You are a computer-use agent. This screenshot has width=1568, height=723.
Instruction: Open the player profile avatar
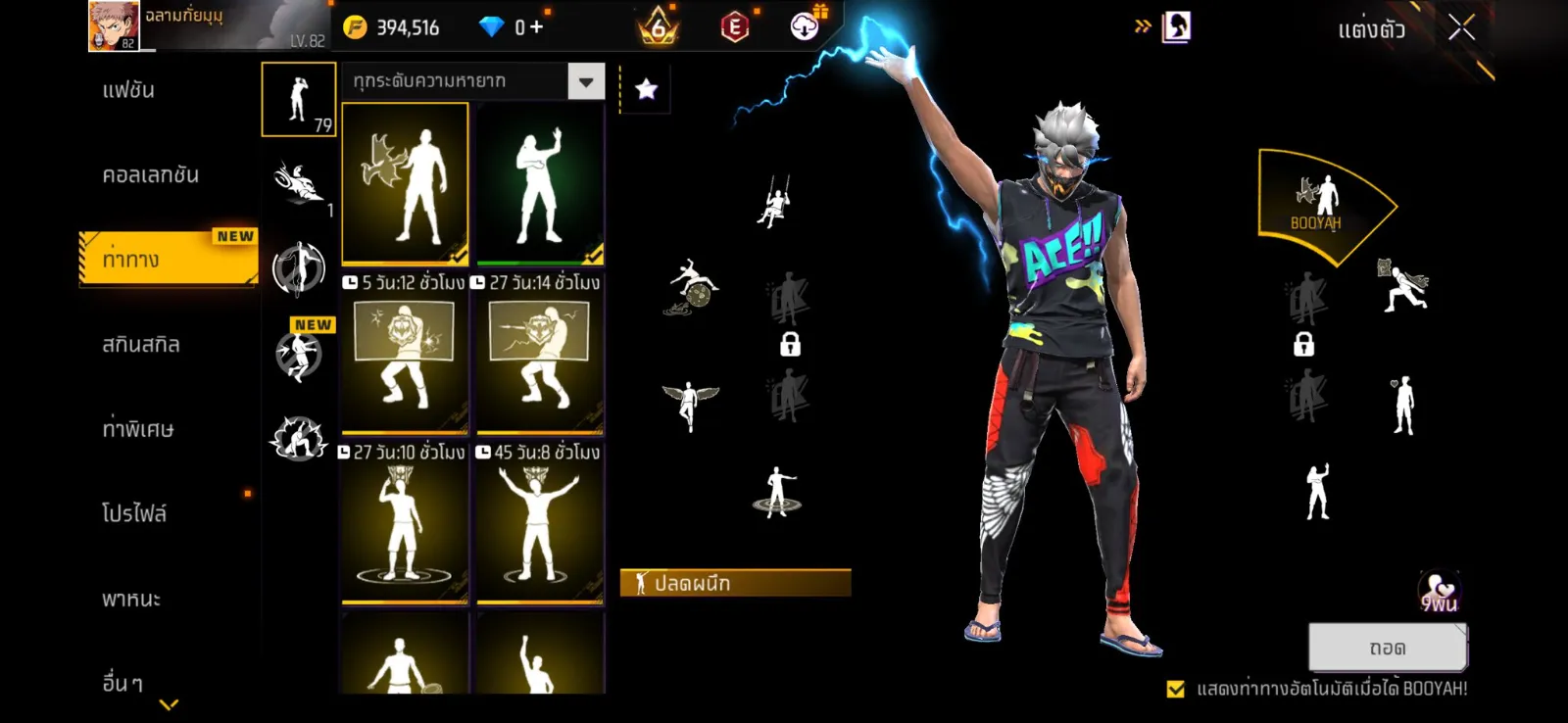pos(113,26)
